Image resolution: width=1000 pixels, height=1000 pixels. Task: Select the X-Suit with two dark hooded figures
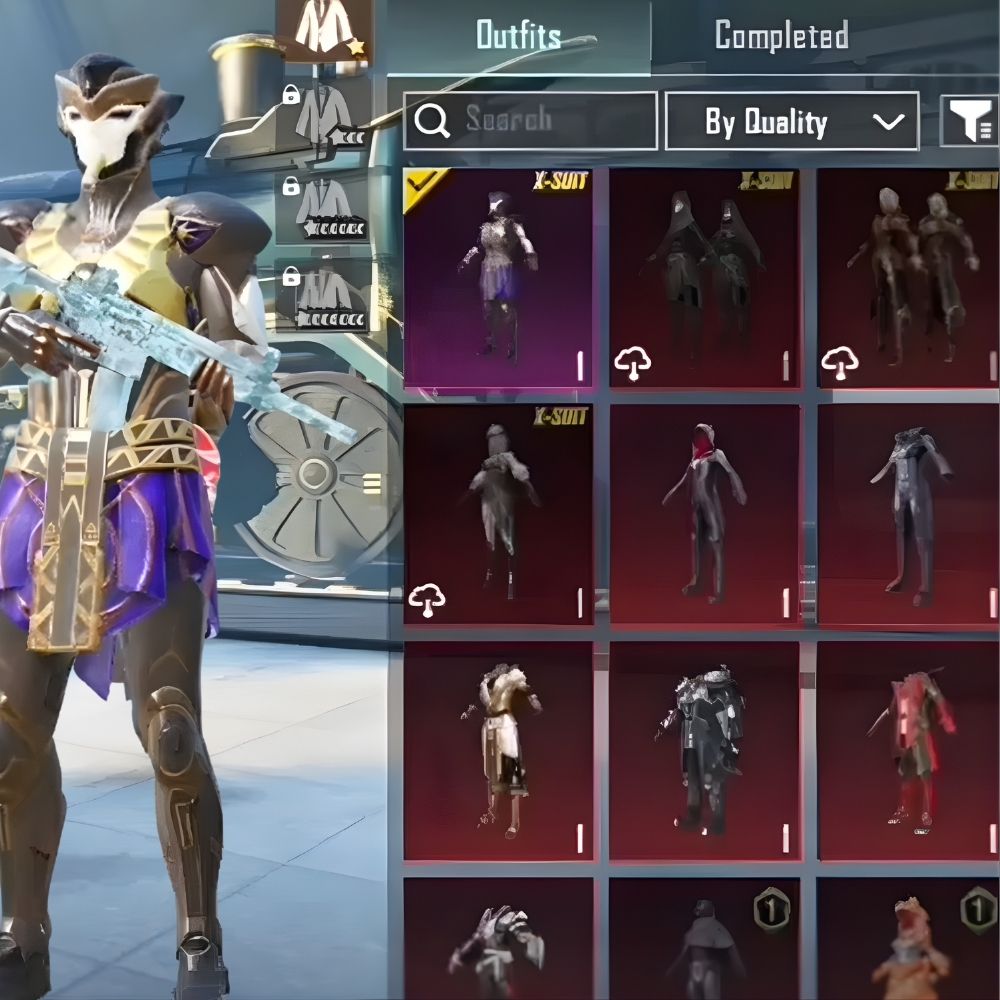pyautogui.click(x=705, y=278)
